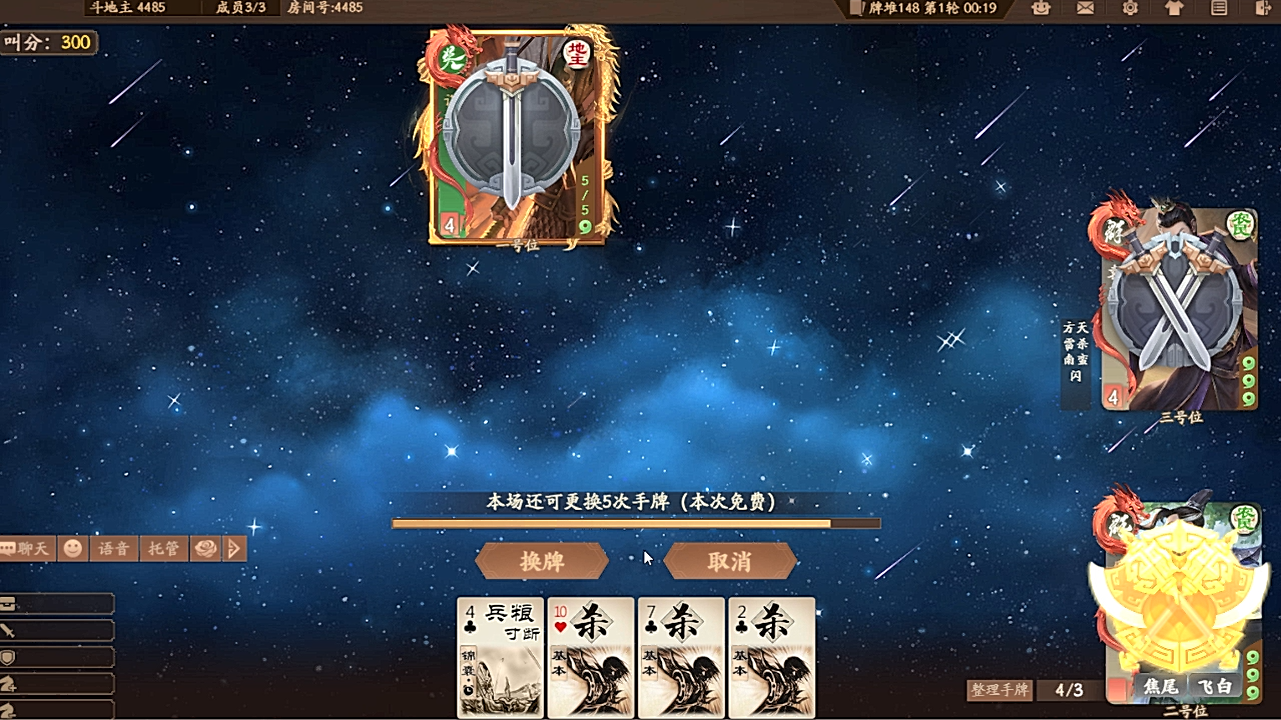The height and width of the screenshot is (720, 1281).
Task: Sort hand with 整理手牌 button
Action: (x=999, y=690)
